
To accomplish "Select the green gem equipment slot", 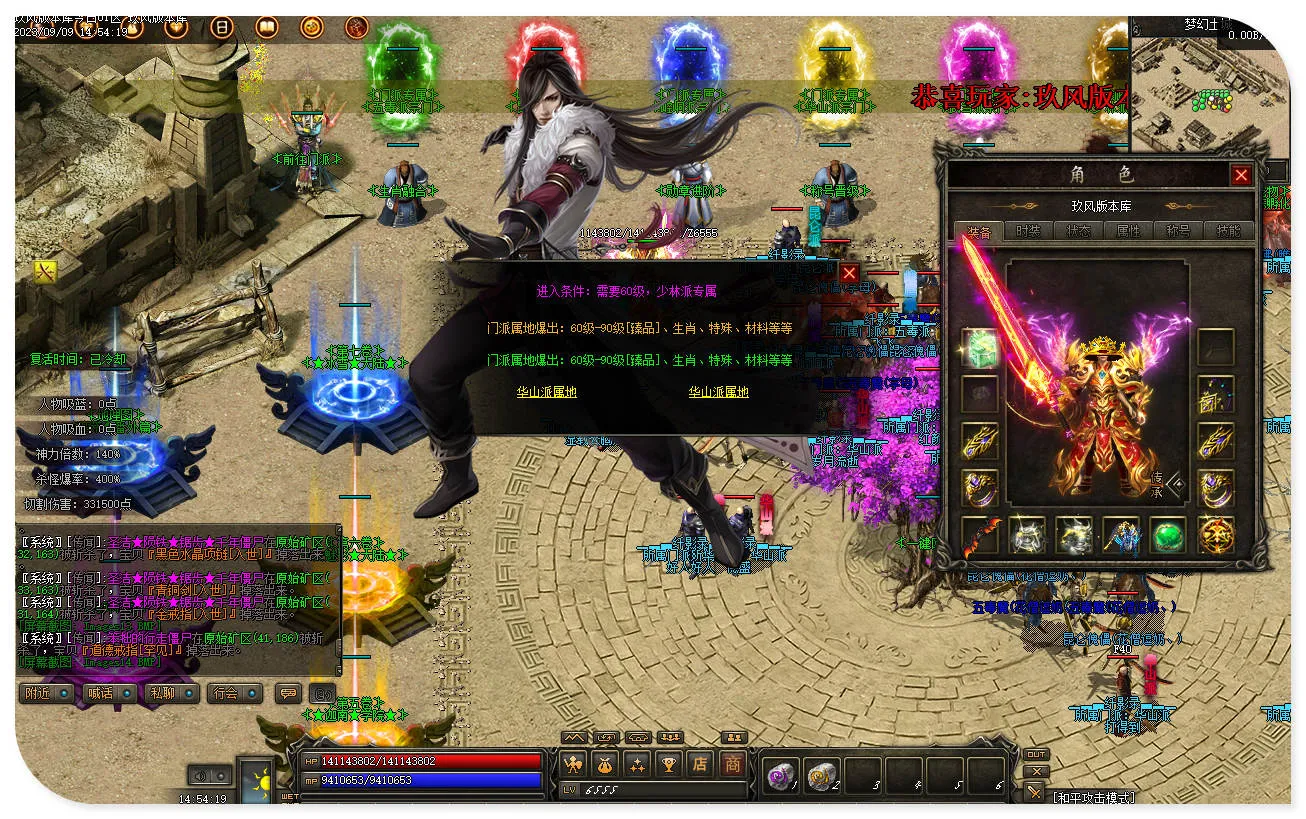I will click(x=1168, y=536).
